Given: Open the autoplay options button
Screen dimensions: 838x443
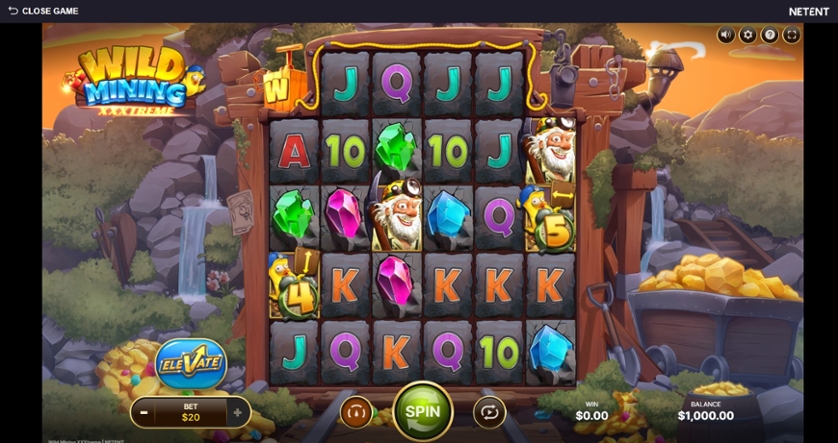Looking at the screenshot, I should tap(490, 411).
